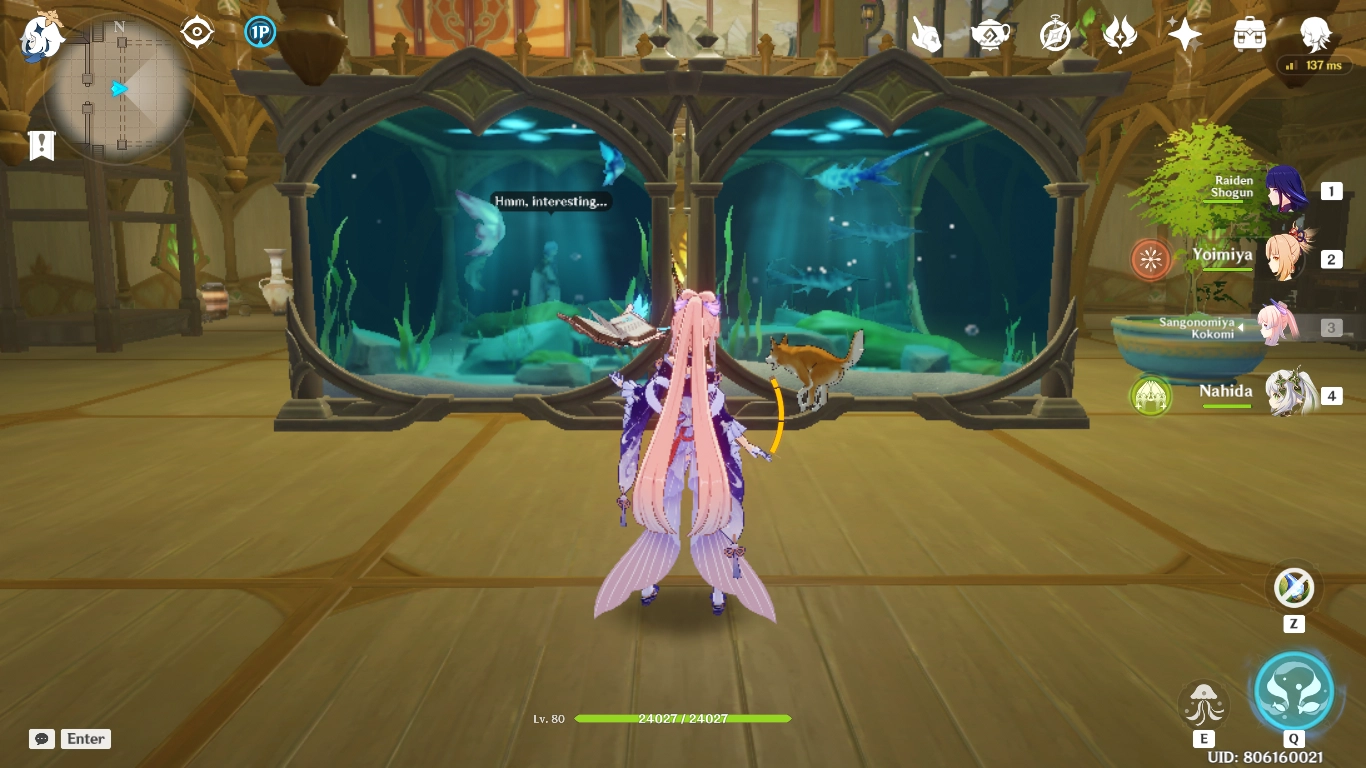1366x768 pixels.
Task: Click the hand gesture event icon
Action: pos(926,31)
